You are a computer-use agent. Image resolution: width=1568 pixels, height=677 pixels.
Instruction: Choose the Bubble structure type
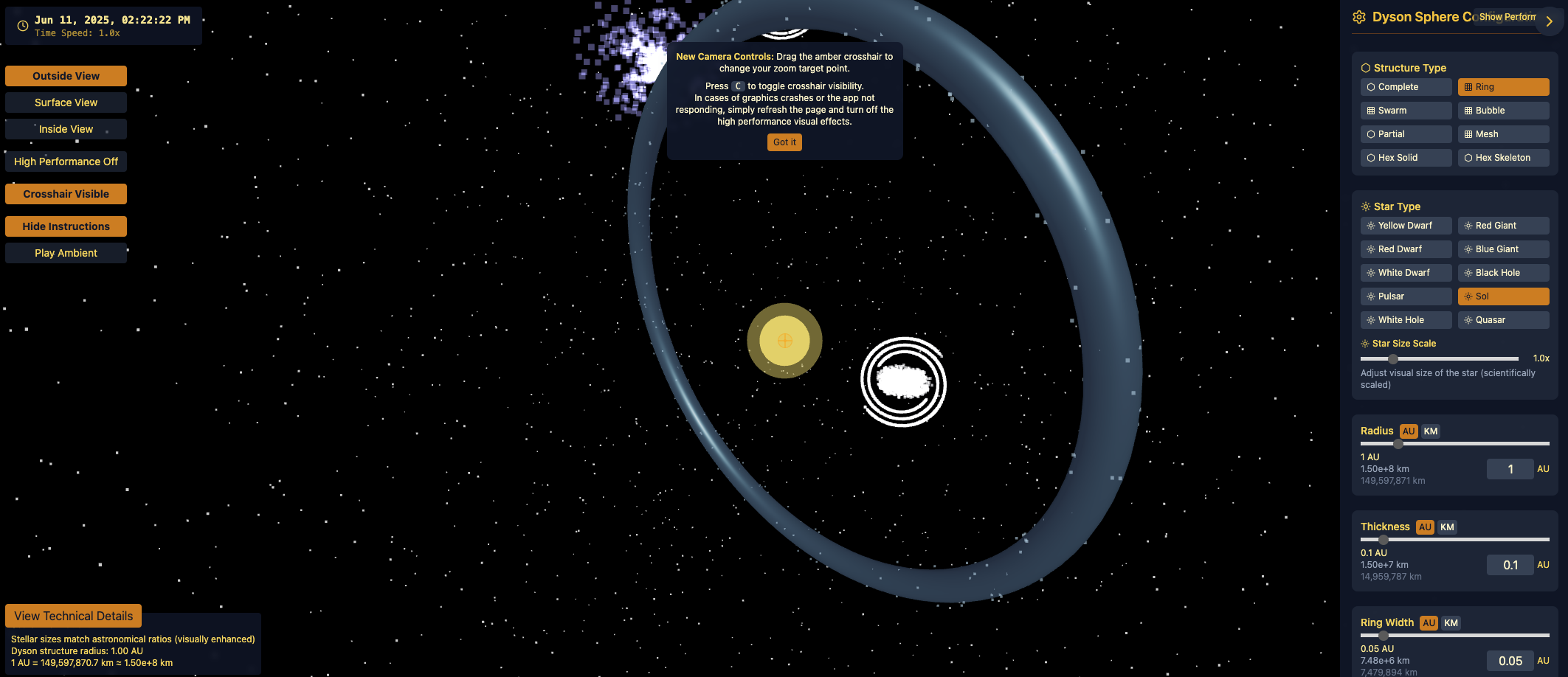(x=1503, y=110)
